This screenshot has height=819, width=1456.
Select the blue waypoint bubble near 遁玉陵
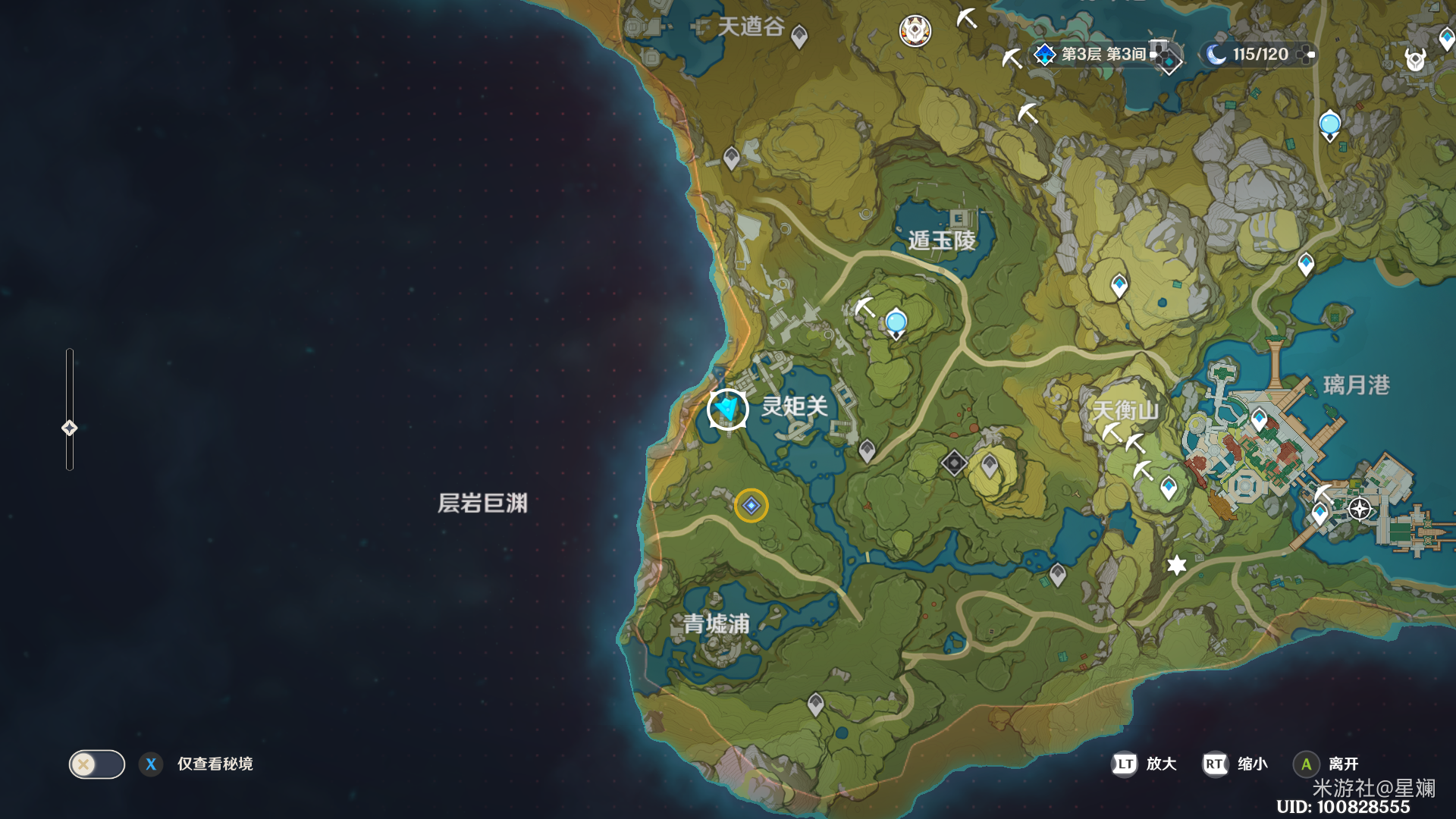pos(895,322)
